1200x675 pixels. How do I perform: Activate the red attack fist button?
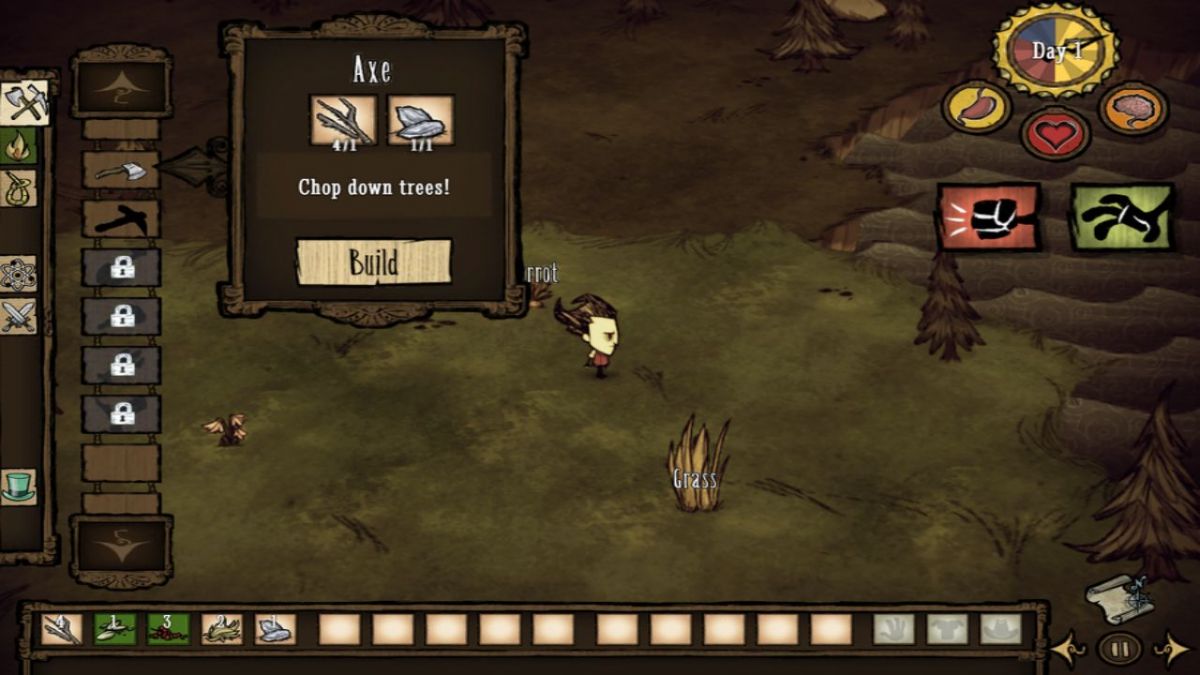988,216
